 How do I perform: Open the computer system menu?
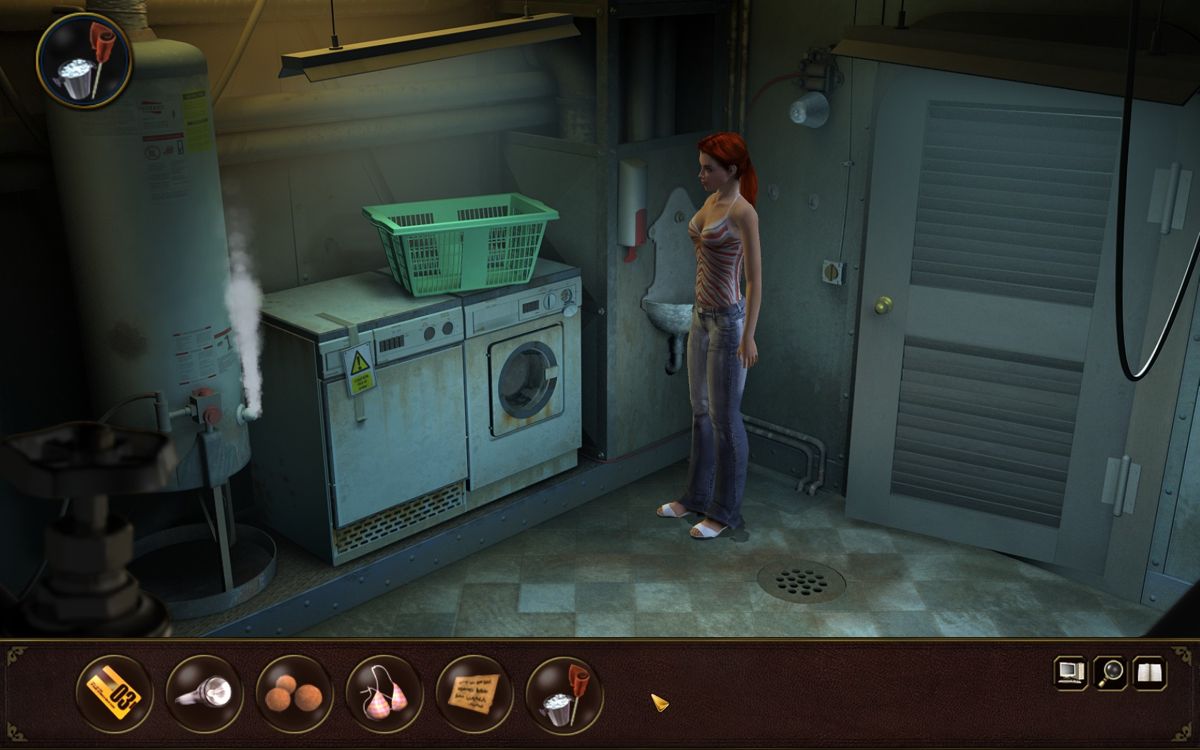click(1070, 672)
